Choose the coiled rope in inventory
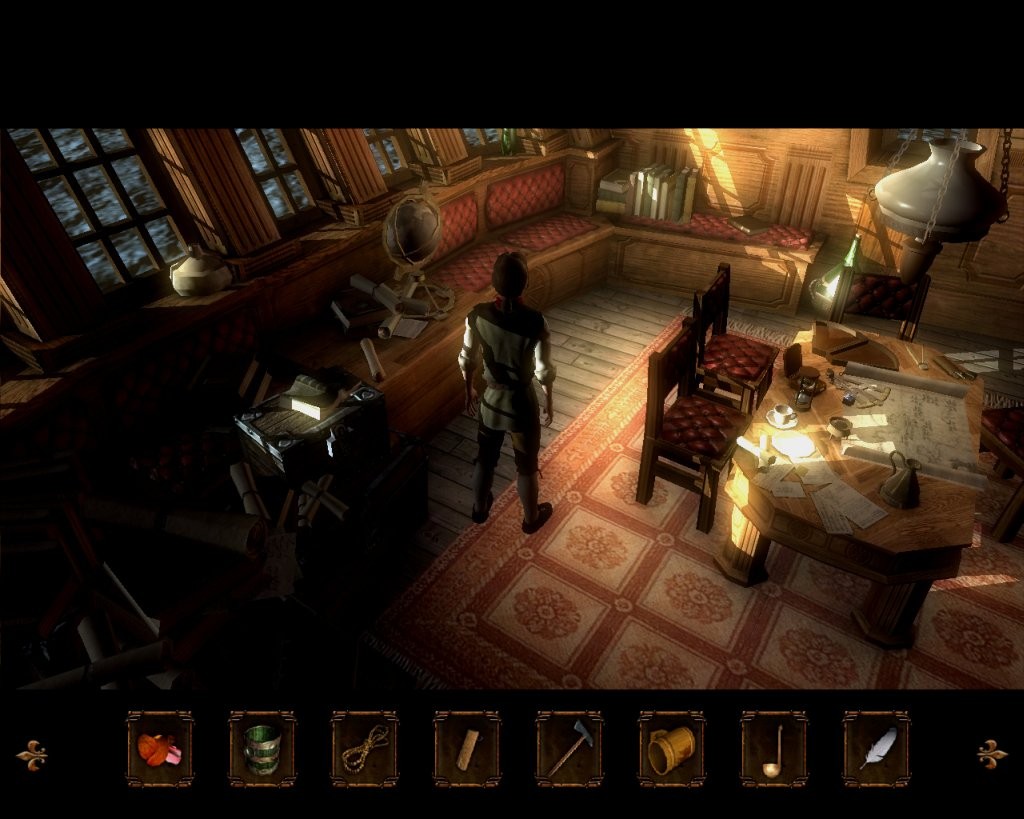1024x819 pixels. click(x=365, y=749)
